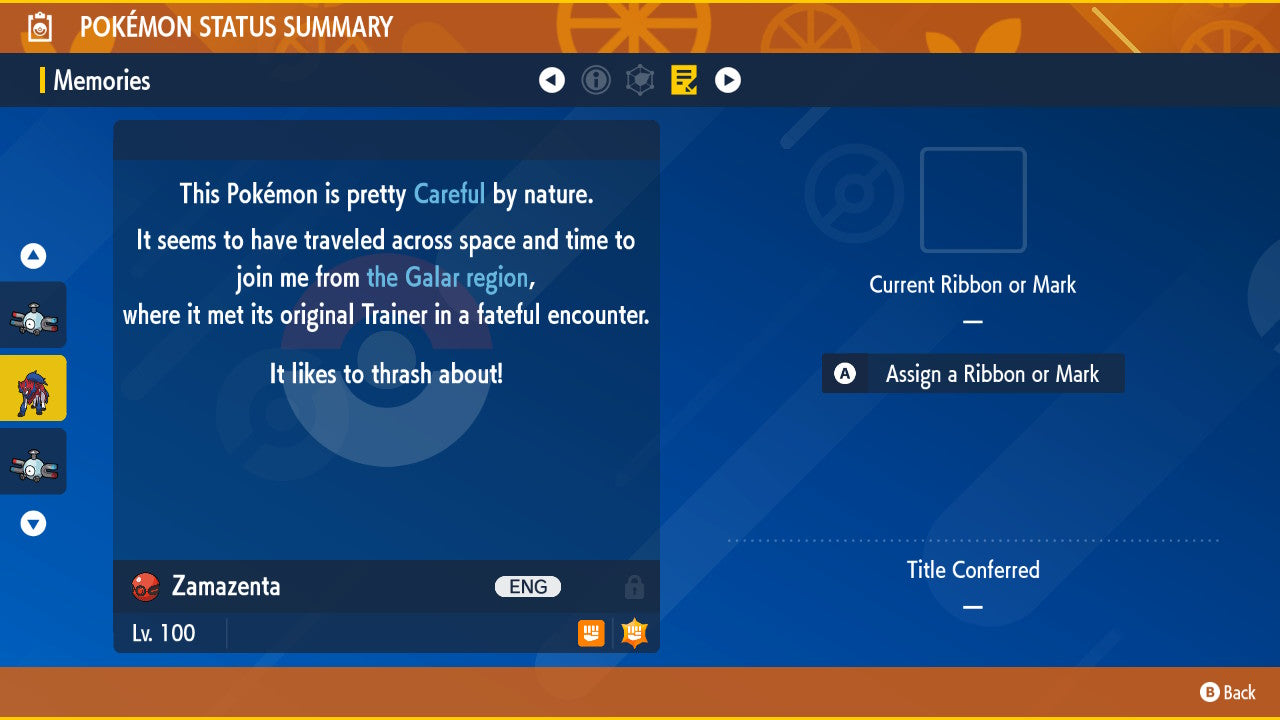Open the Status info page icon
The image size is (1280, 720).
coord(596,80)
